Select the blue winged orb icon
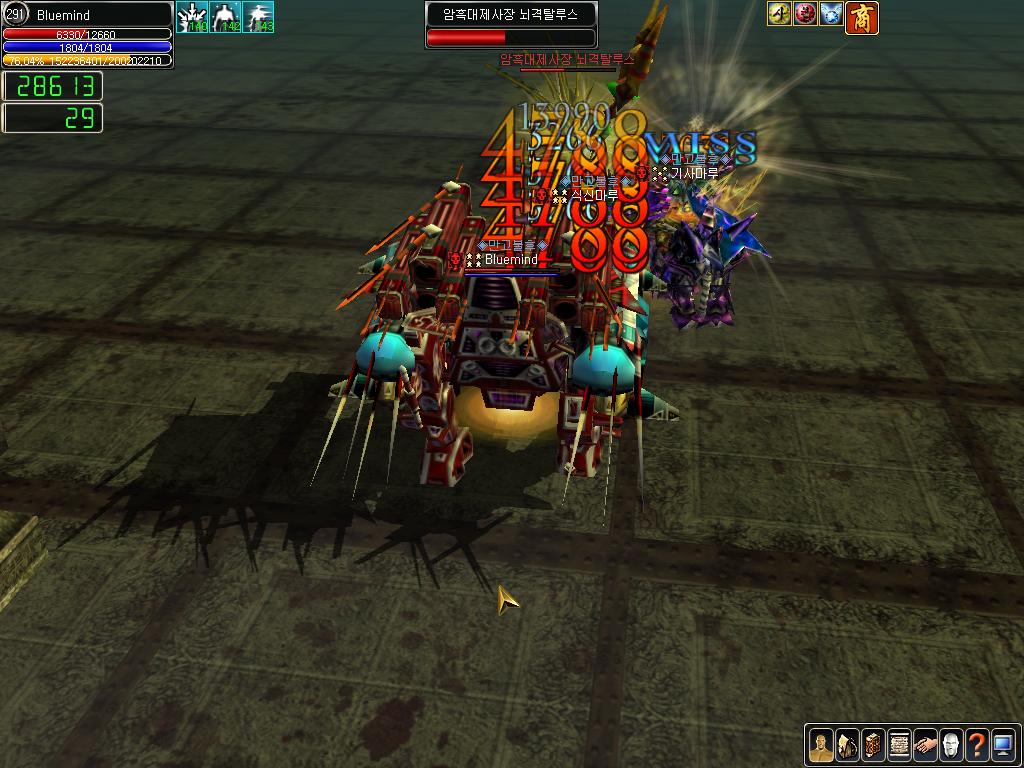This screenshot has width=1024, height=768. coord(831,14)
